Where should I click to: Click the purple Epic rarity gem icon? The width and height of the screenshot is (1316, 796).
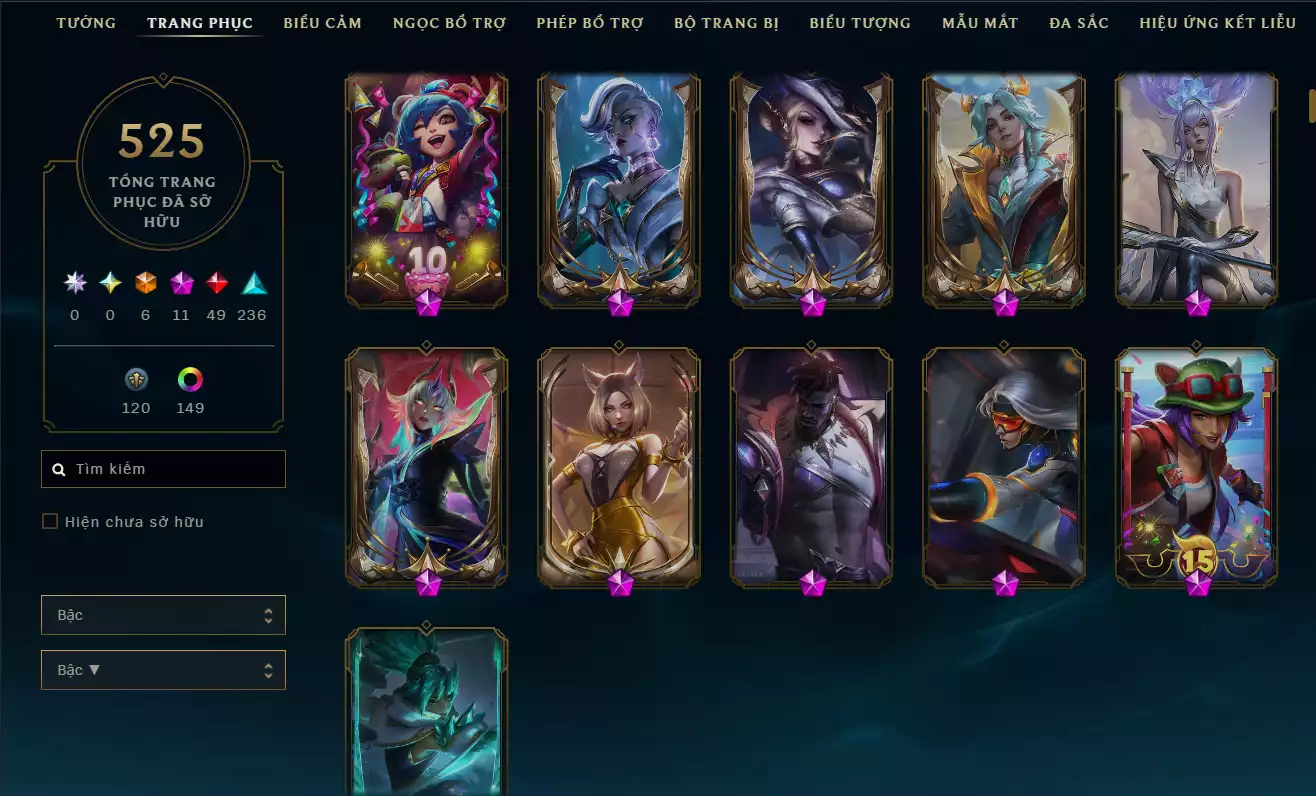pyautogui.click(x=181, y=283)
